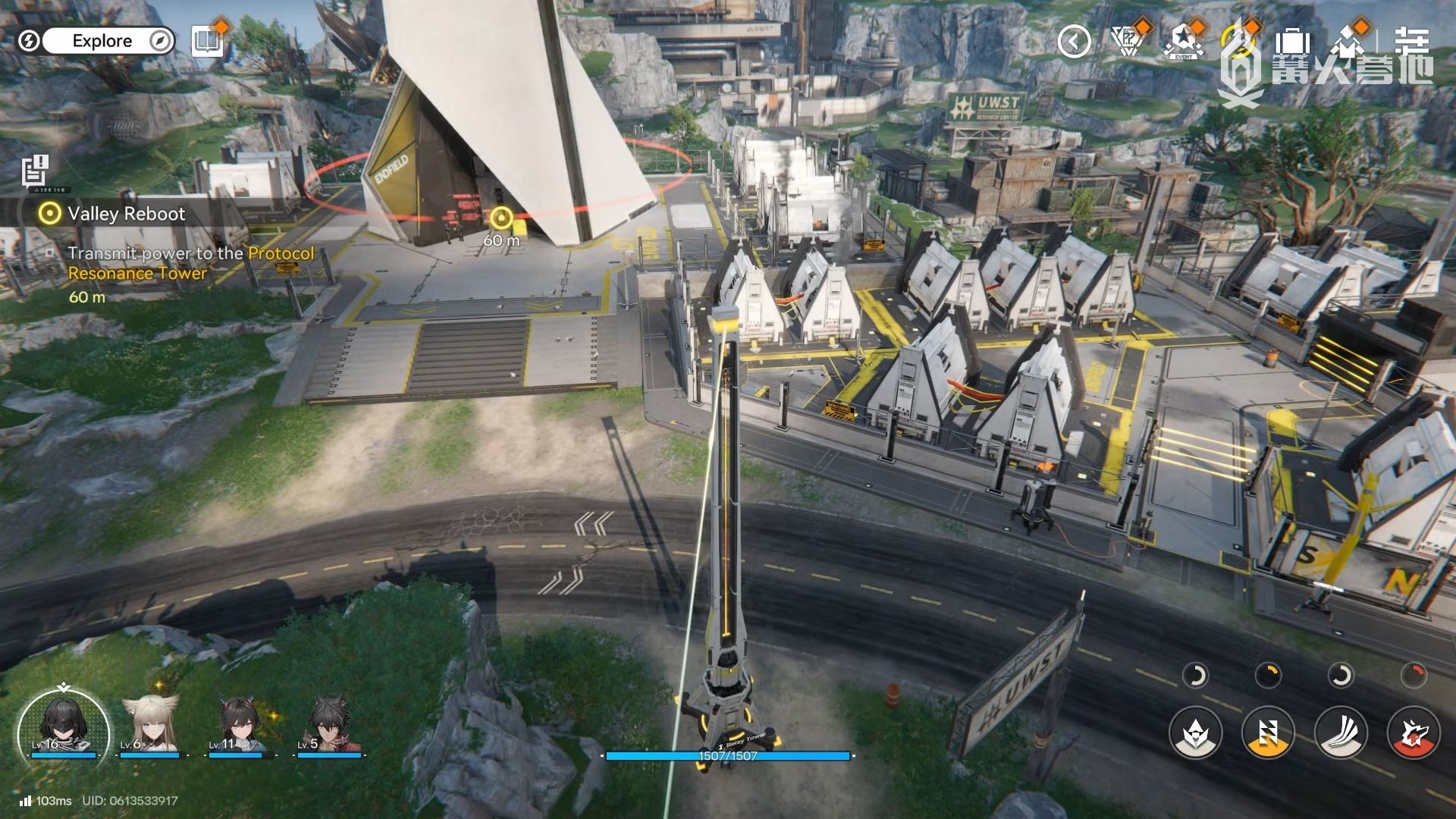Open the yellow circular icon beside the suitcase

[1240, 40]
